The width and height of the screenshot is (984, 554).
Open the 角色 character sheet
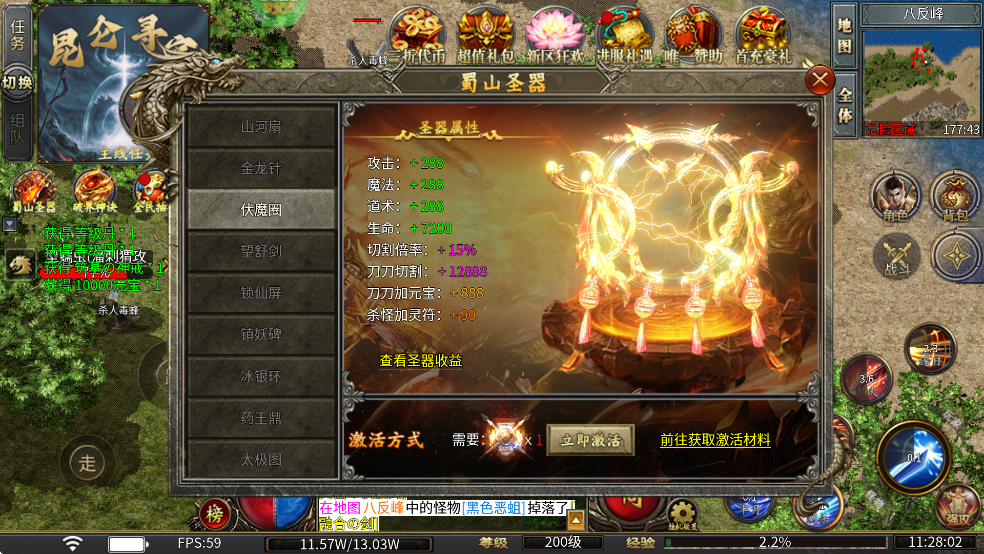point(895,196)
